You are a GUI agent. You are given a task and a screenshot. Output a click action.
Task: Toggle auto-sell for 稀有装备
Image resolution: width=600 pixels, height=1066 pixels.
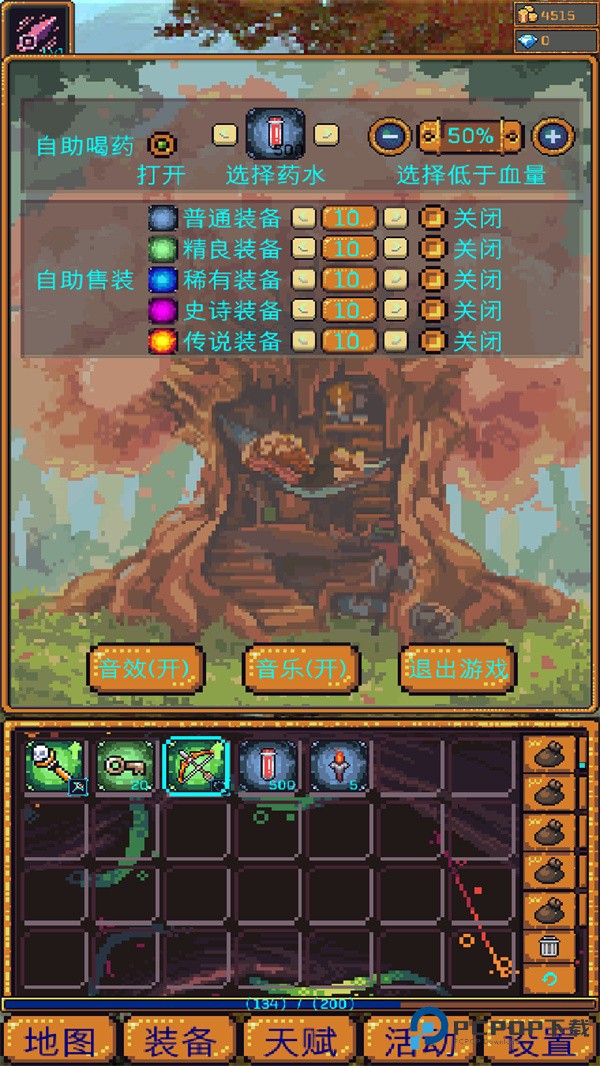pyautogui.click(x=433, y=280)
